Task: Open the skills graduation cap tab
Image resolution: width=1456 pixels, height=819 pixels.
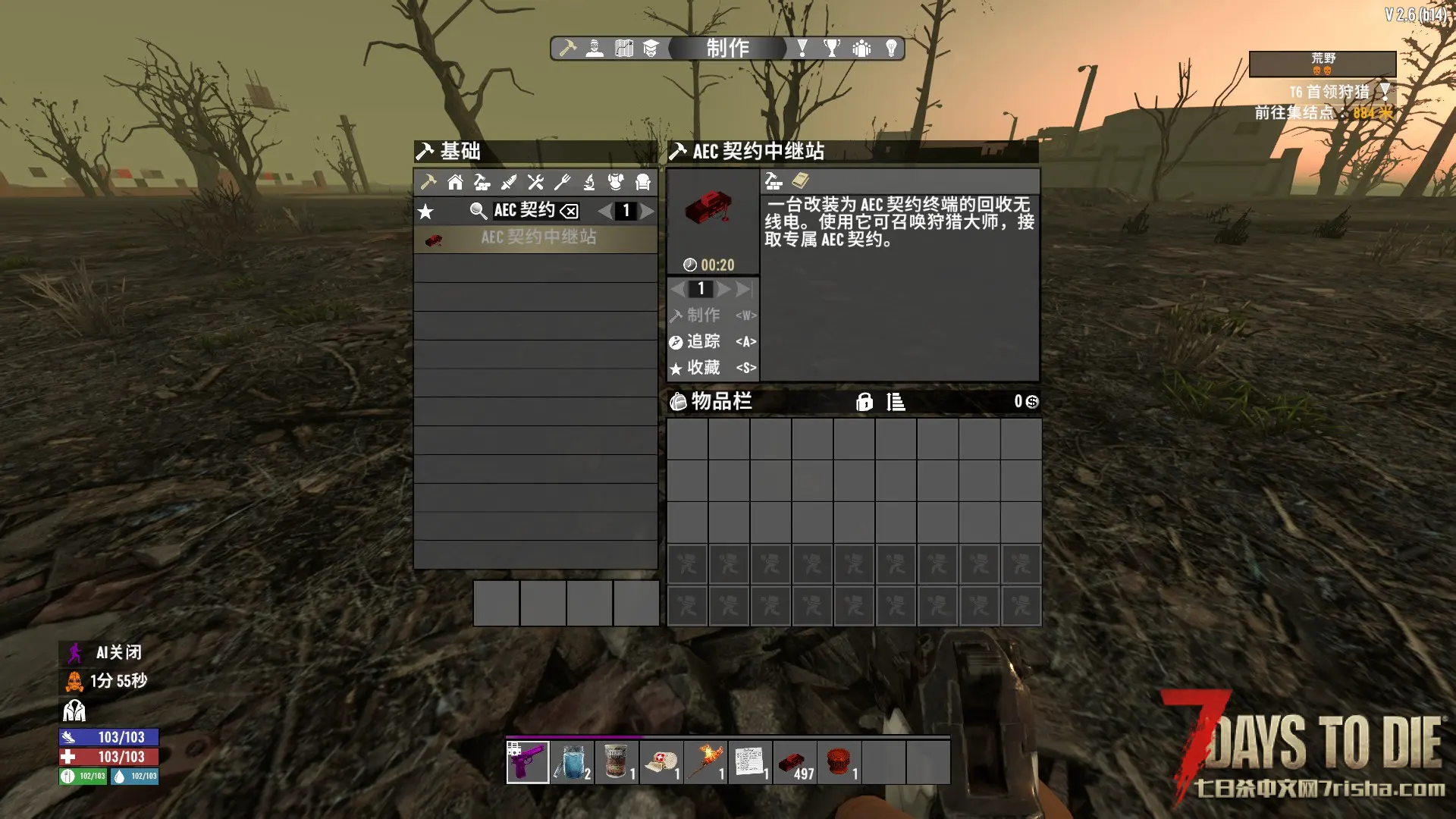Action: pos(651,49)
